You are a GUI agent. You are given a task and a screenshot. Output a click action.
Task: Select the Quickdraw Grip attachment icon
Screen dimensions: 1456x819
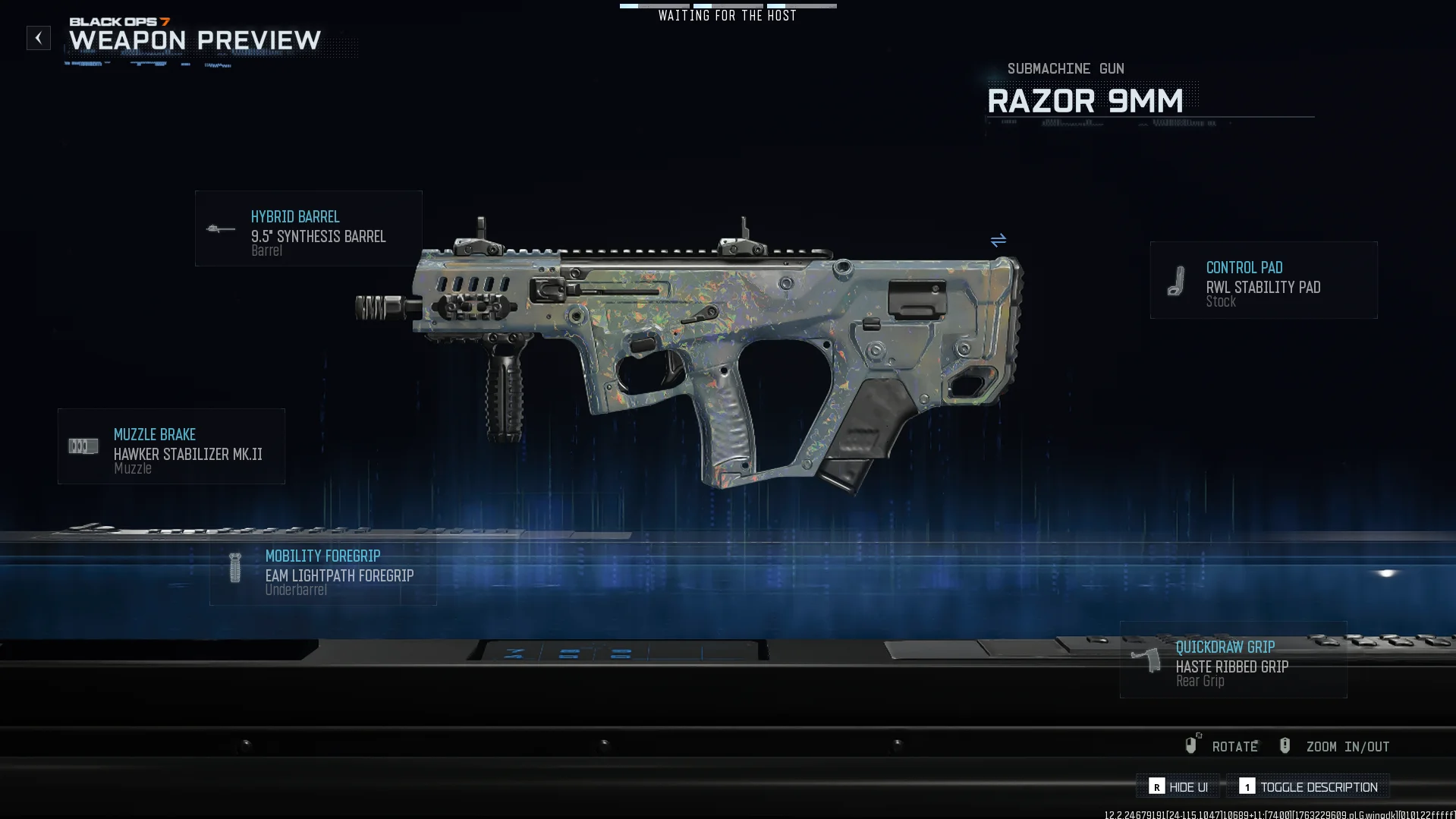tap(1146, 660)
